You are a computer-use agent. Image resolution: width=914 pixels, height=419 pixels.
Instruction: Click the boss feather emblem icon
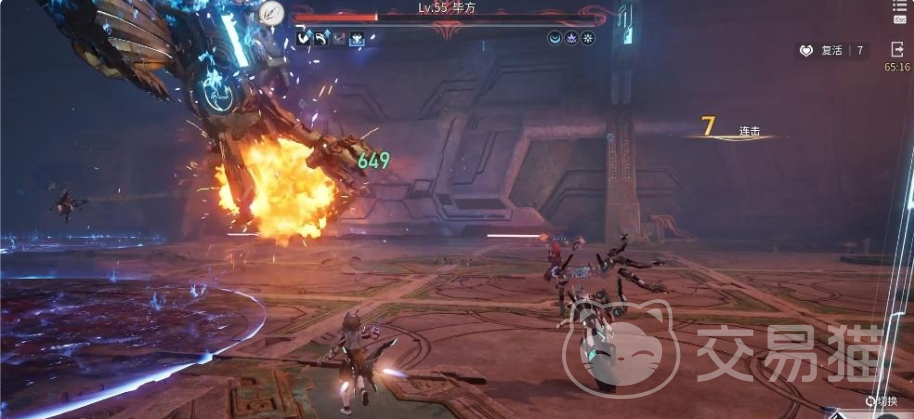tap(269, 12)
